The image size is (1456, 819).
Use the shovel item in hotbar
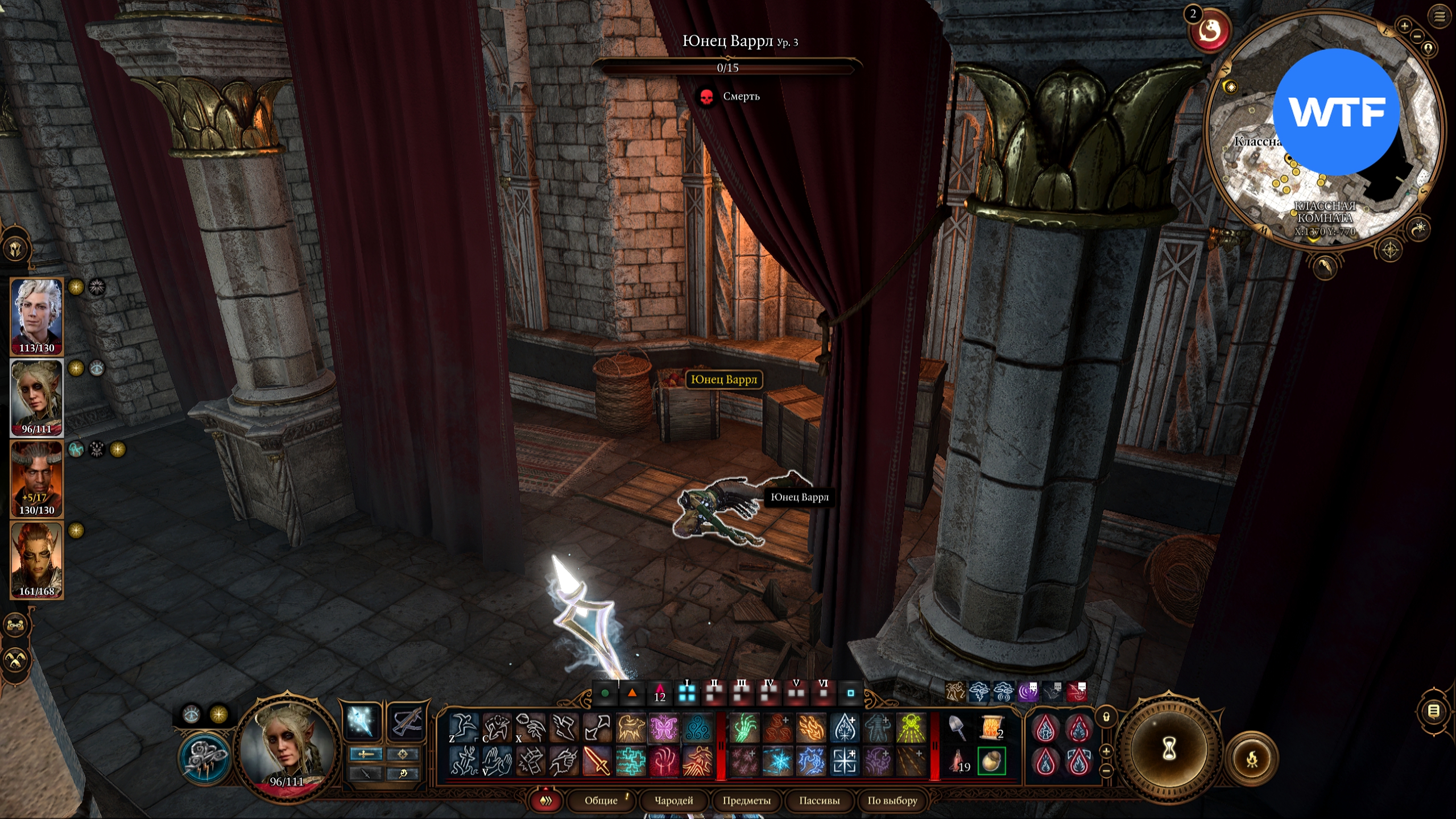(x=958, y=728)
